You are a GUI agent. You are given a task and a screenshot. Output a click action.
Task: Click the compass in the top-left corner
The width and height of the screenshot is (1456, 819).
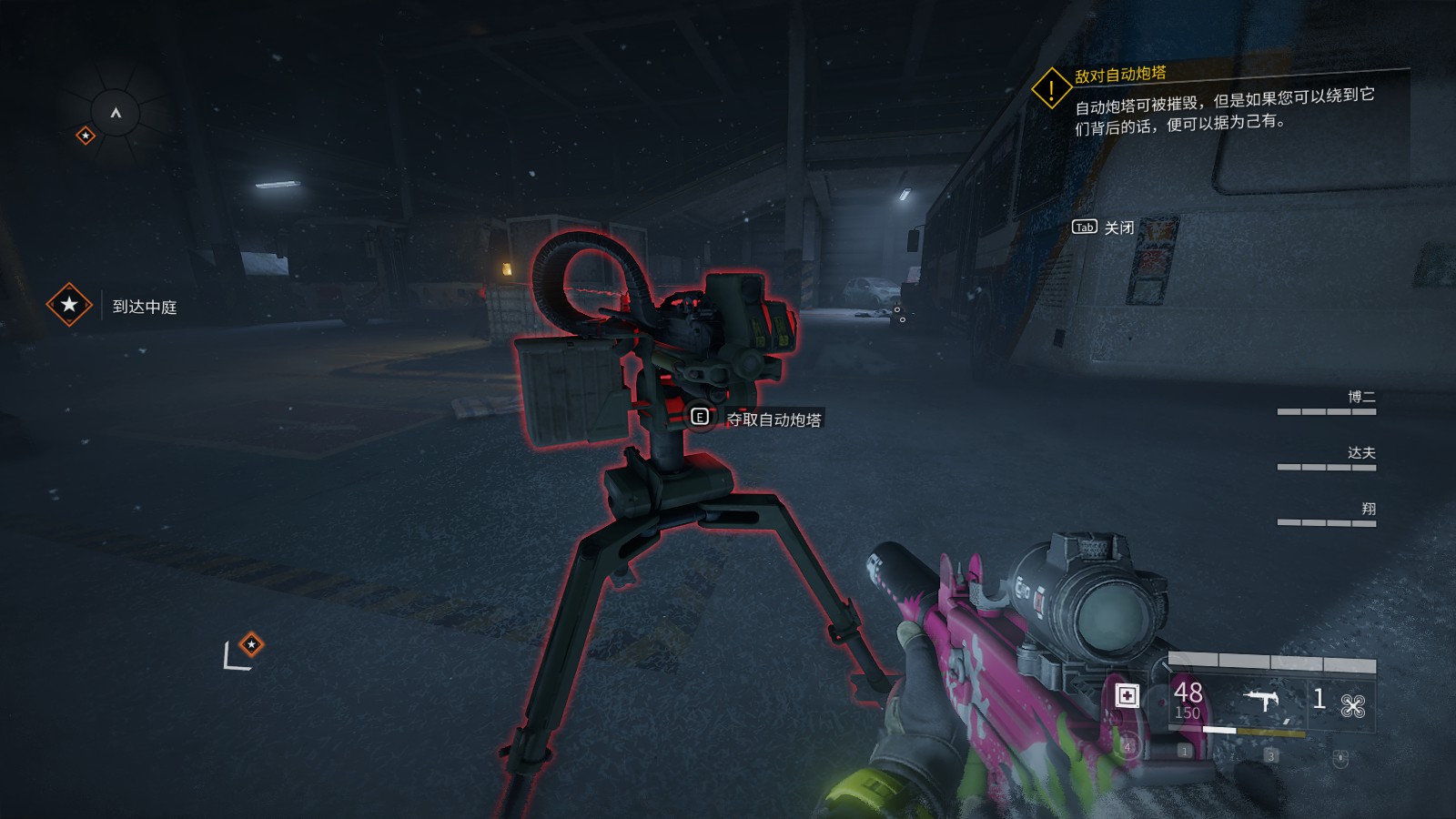tap(116, 113)
